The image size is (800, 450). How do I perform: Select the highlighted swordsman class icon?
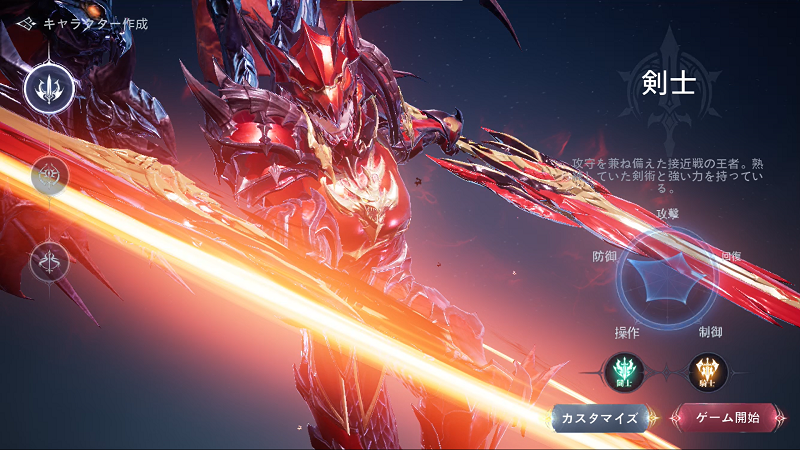point(49,87)
